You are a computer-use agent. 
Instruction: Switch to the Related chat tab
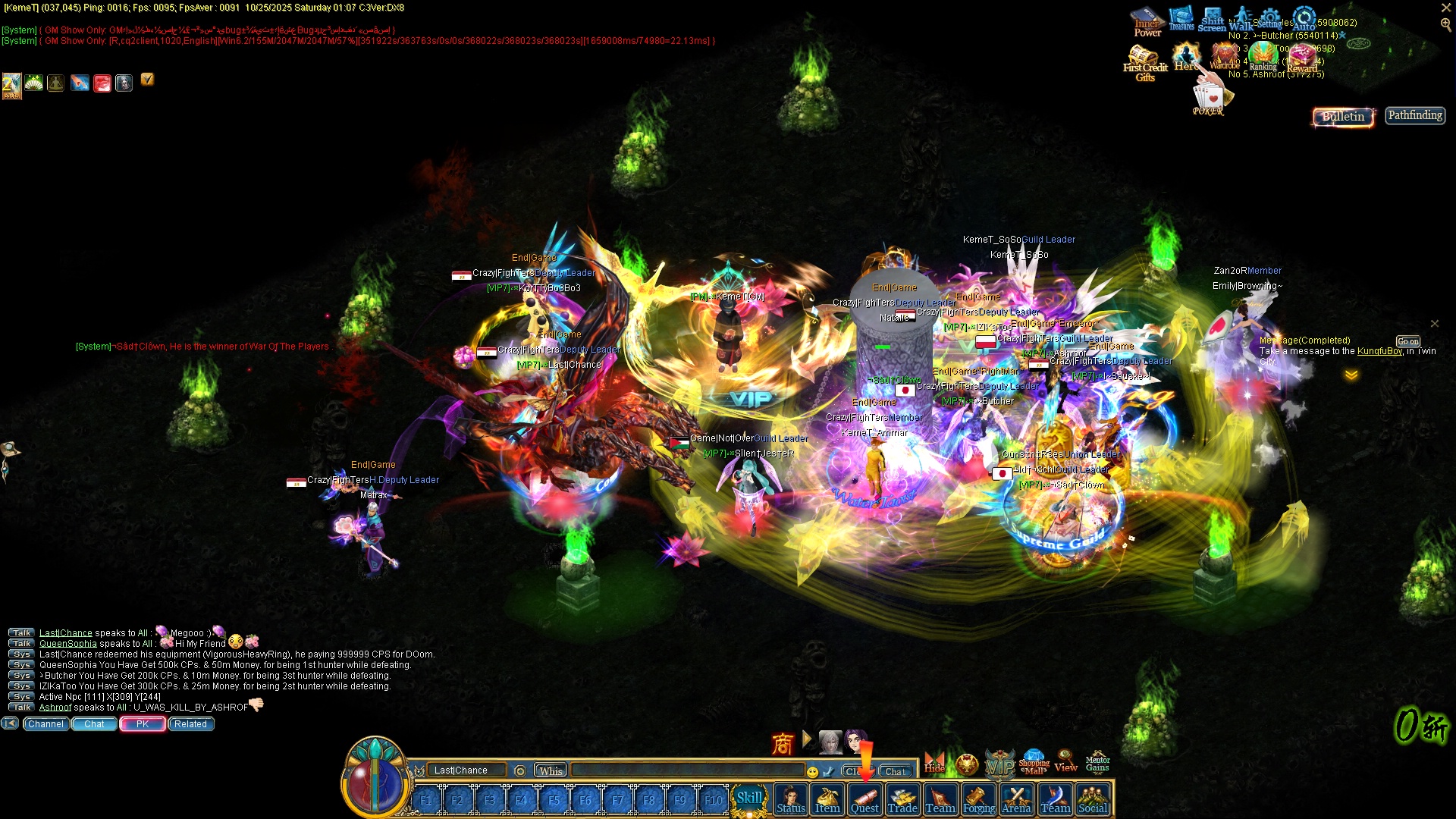pyautogui.click(x=190, y=724)
